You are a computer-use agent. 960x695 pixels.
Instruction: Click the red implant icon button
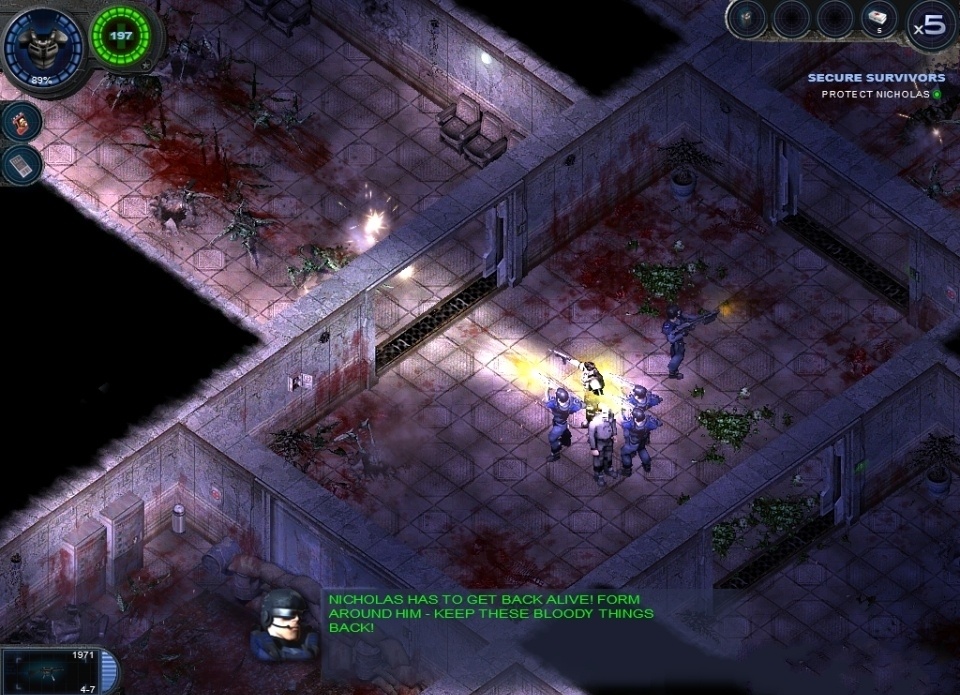click(21, 122)
